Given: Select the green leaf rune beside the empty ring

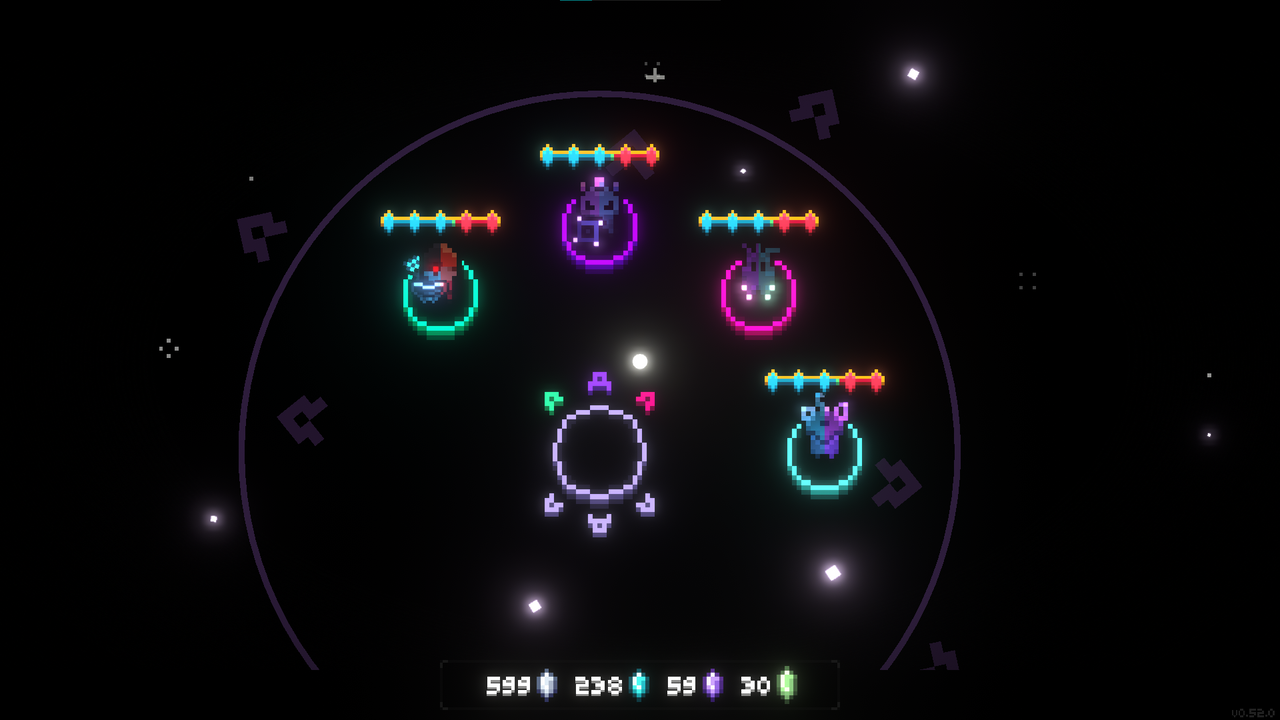Looking at the screenshot, I should coord(554,402).
